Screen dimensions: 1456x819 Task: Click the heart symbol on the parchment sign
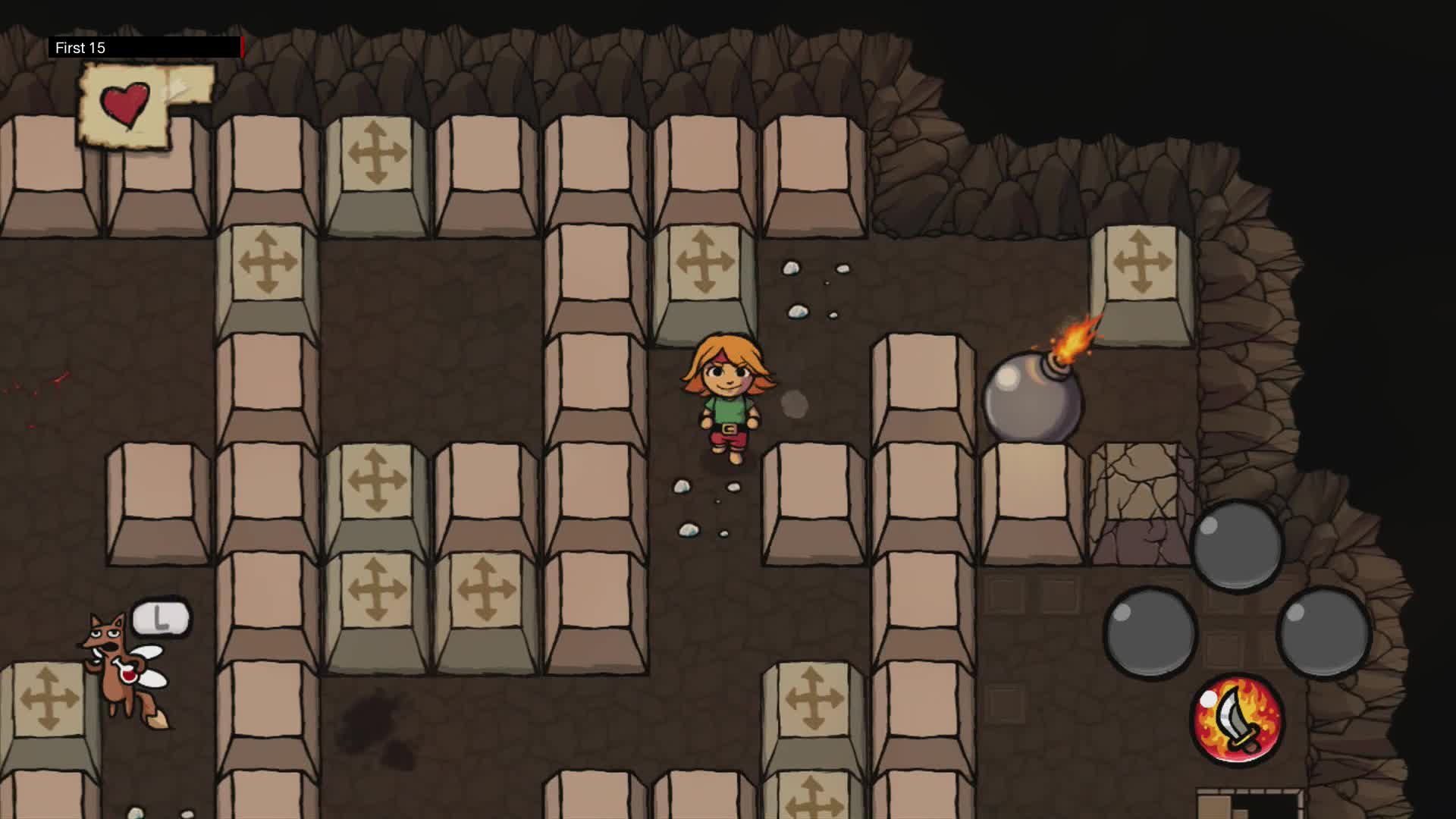click(124, 101)
